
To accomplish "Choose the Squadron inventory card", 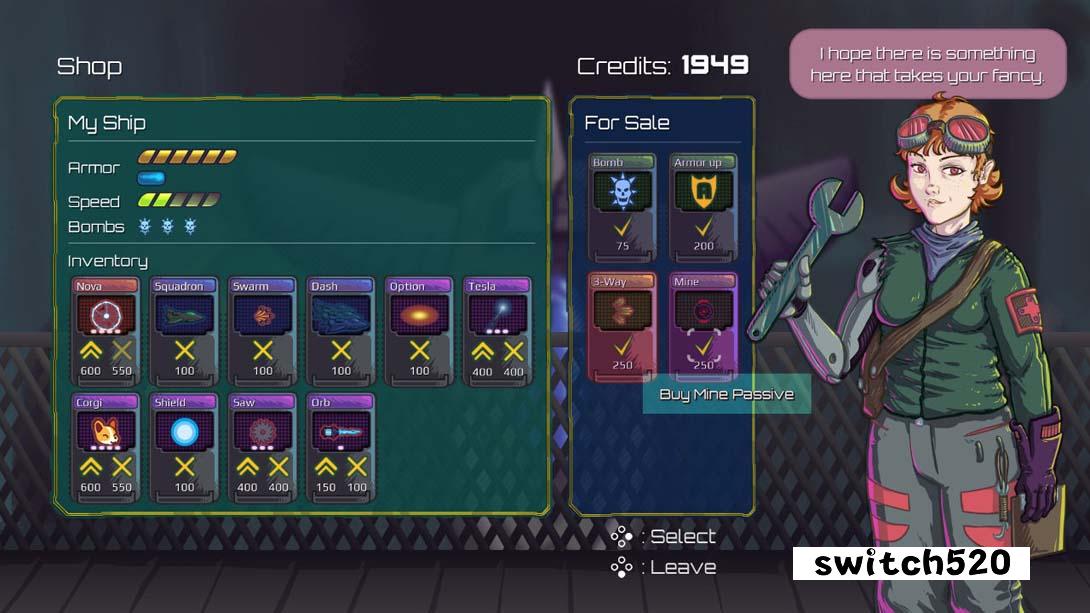I will [x=184, y=330].
